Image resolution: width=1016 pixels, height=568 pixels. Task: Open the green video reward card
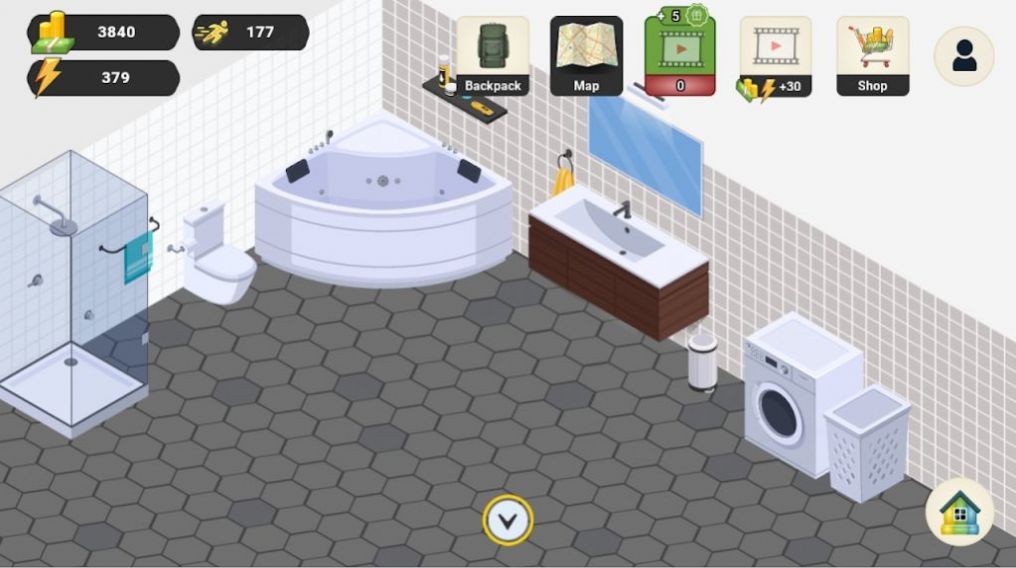680,56
